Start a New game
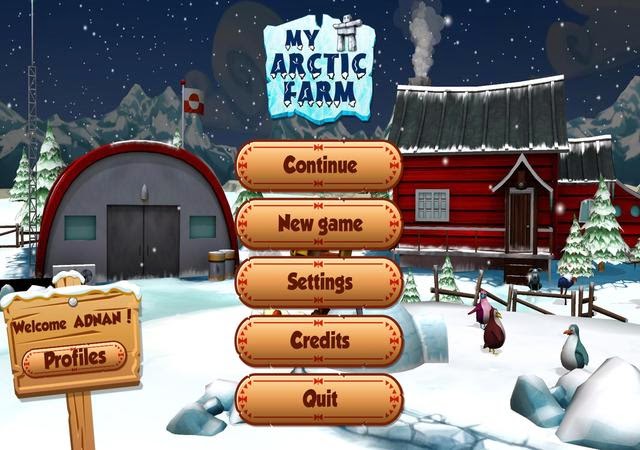 coord(319,224)
